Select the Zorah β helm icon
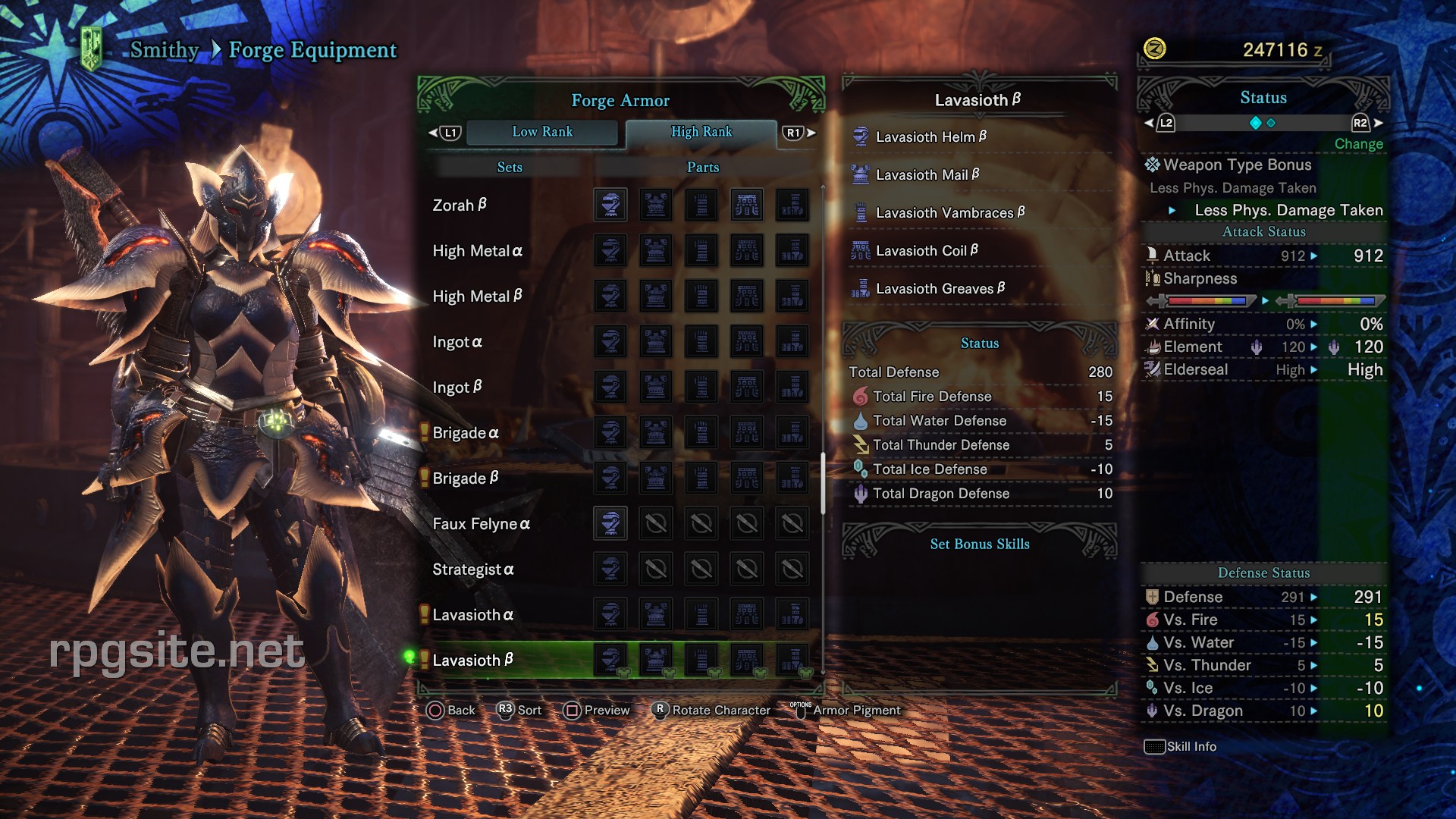 point(611,205)
